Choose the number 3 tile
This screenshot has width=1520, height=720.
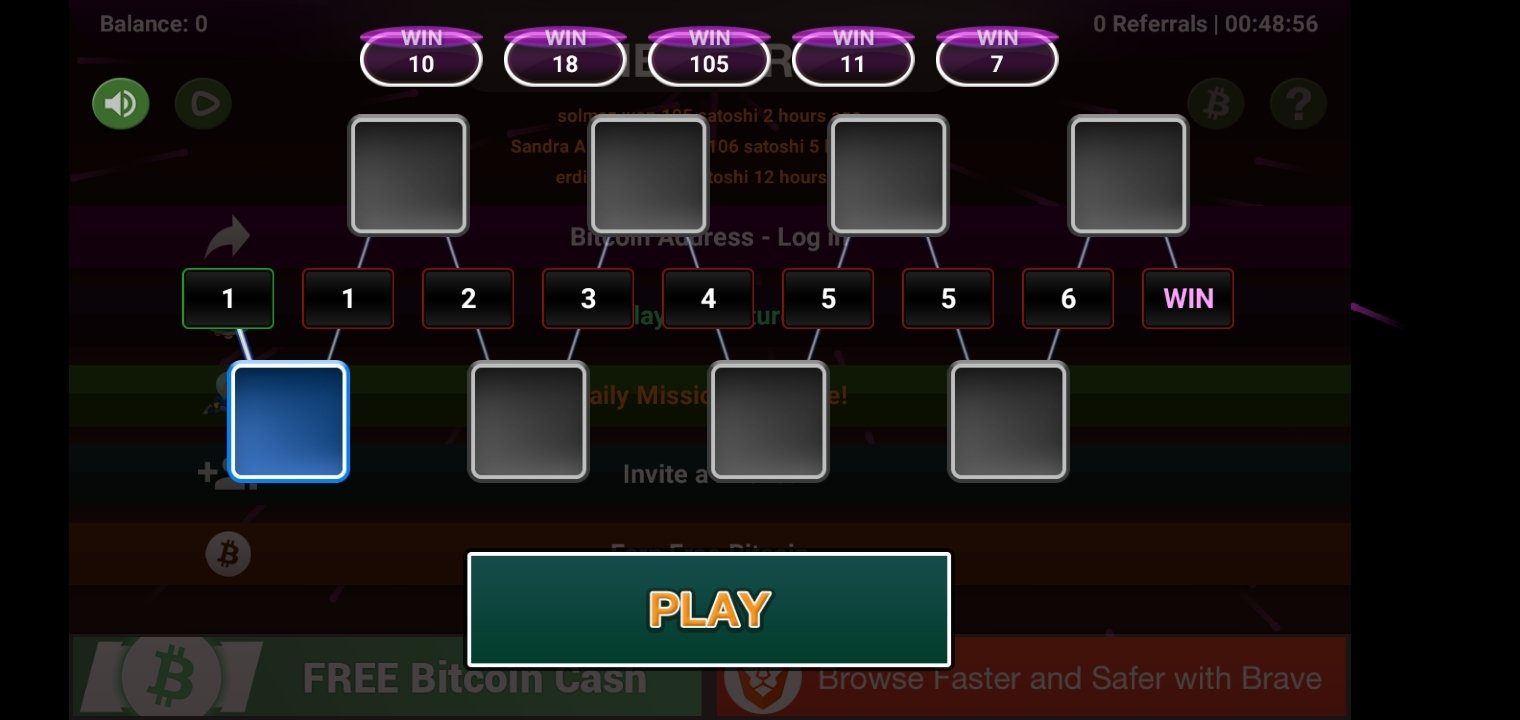588,298
